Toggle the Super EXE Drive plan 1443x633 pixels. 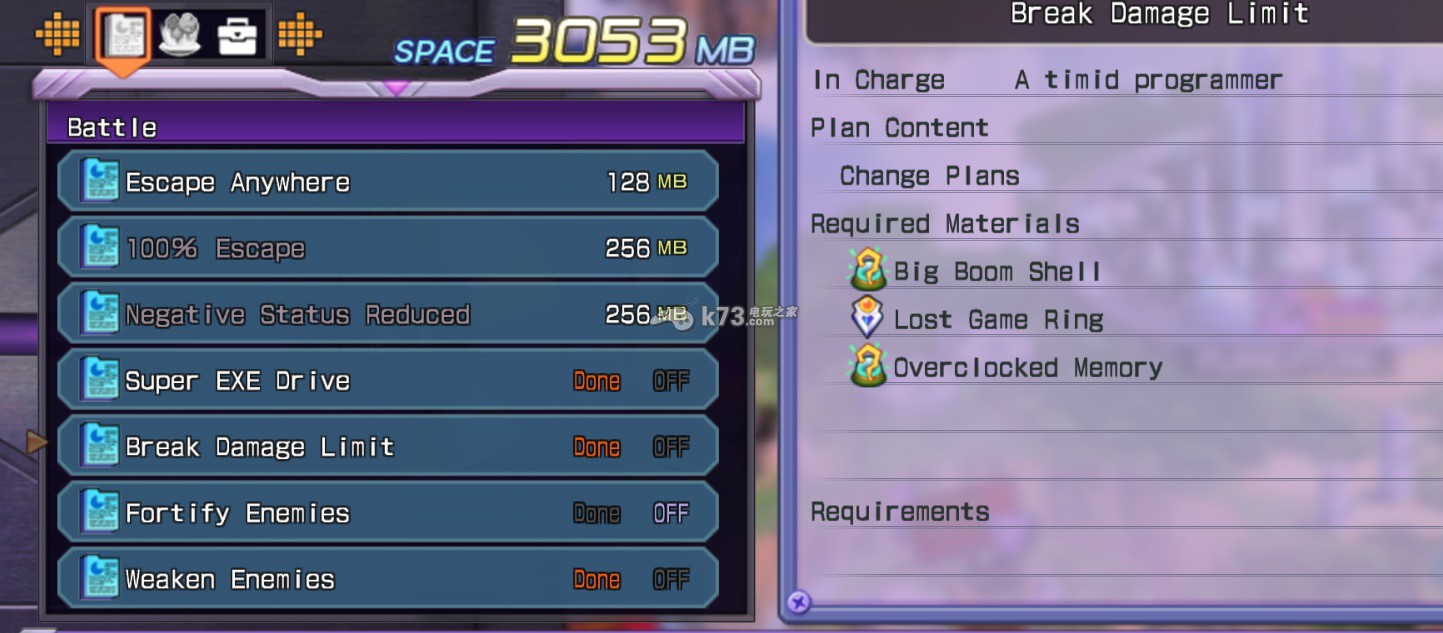pyautogui.click(x=388, y=381)
